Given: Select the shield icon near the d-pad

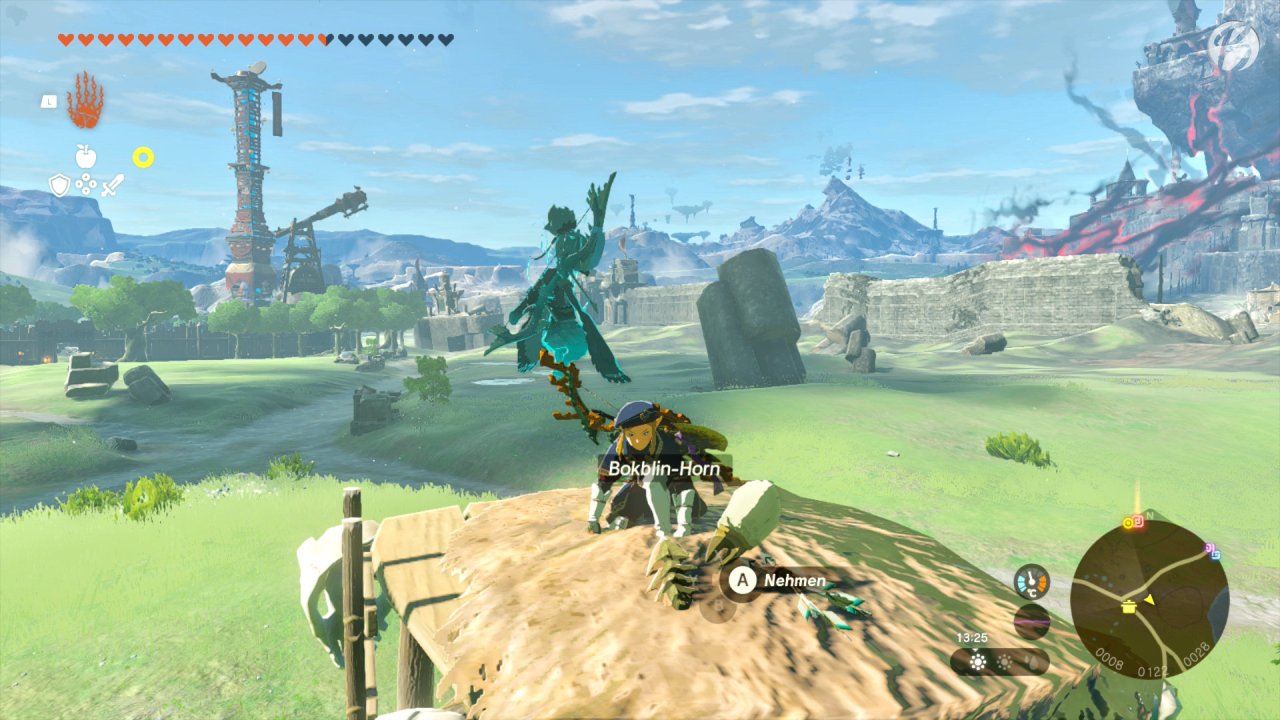Looking at the screenshot, I should pos(60,184).
